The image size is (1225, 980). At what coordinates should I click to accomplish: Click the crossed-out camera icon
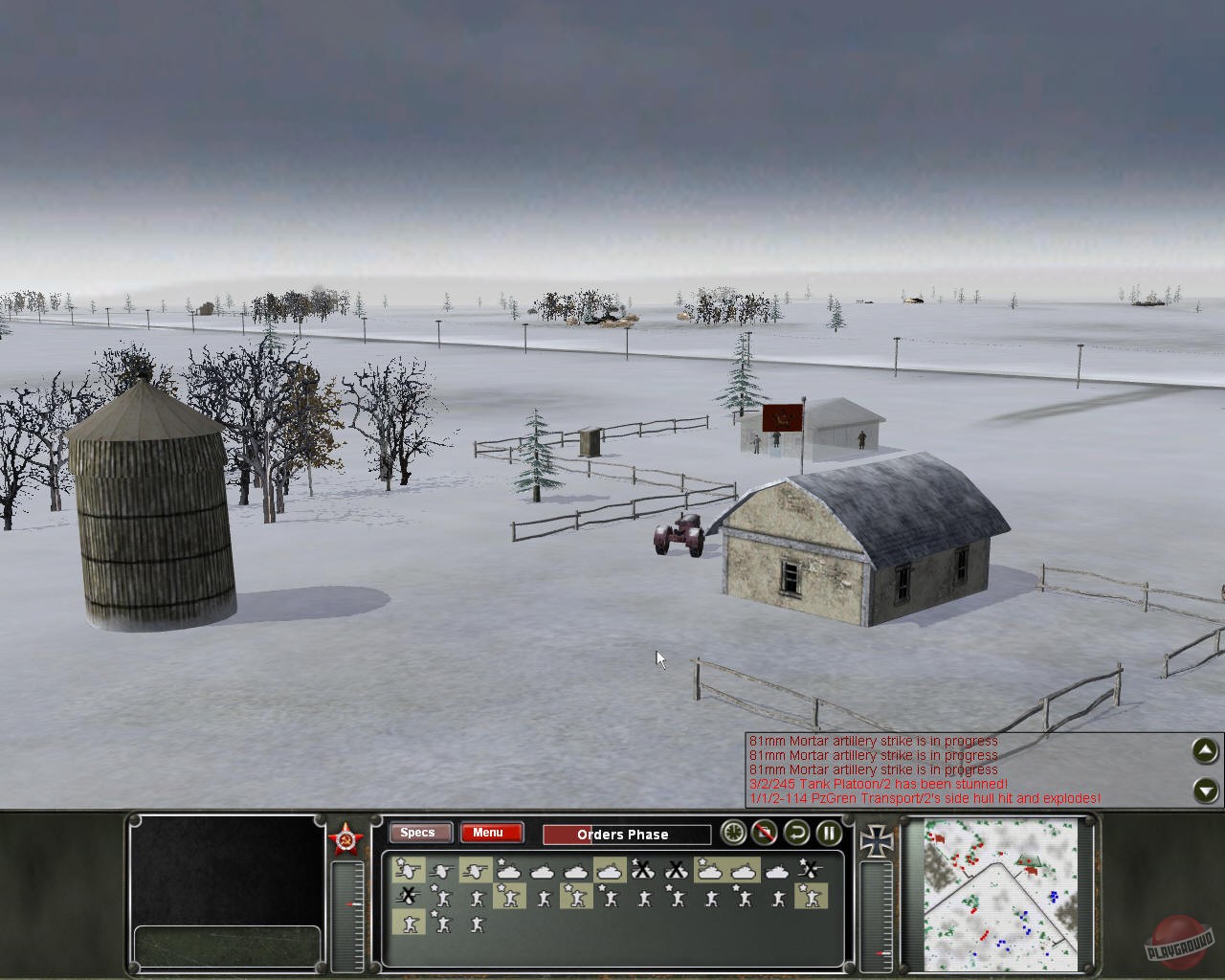(x=765, y=835)
